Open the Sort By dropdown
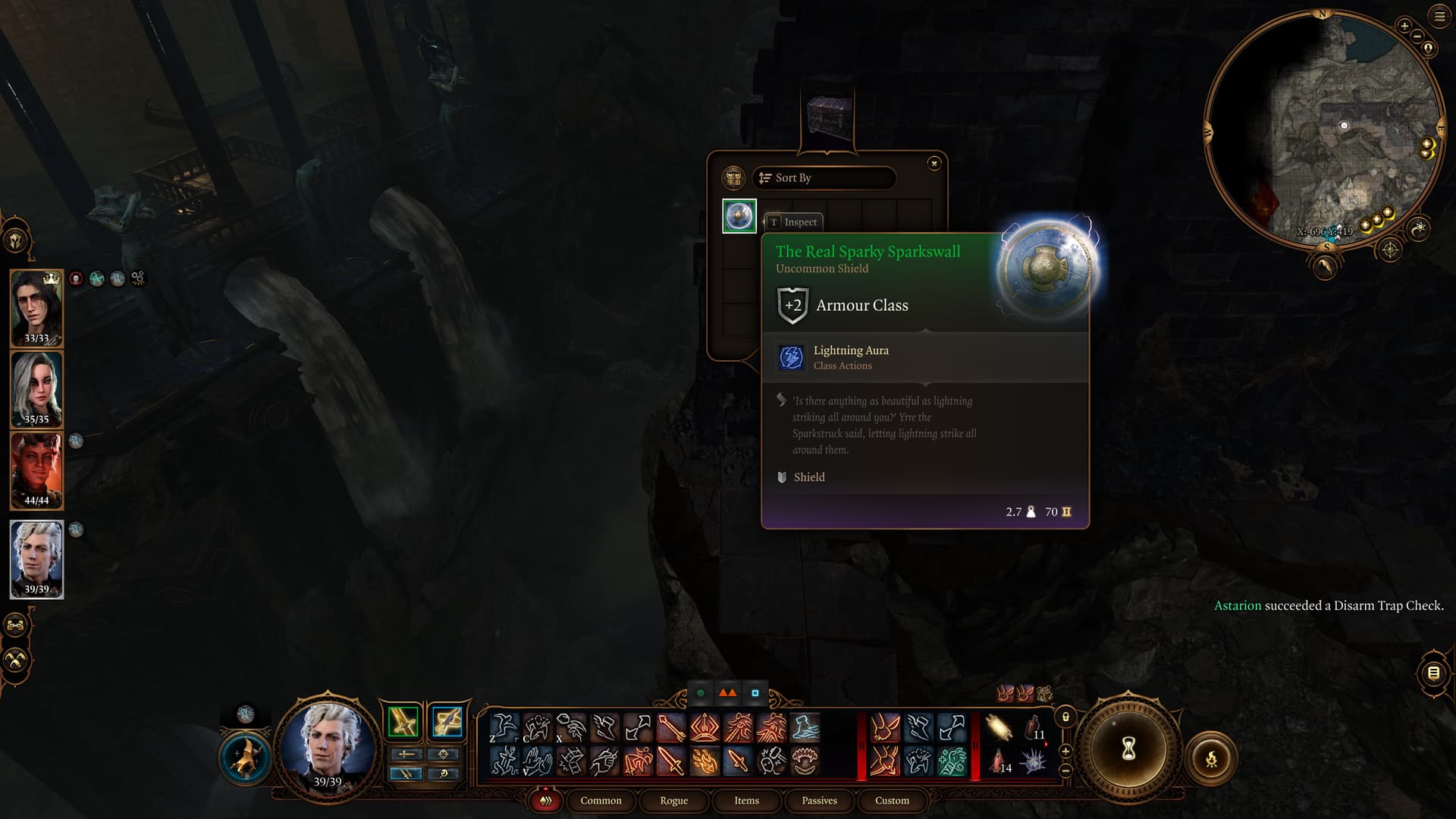Image resolution: width=1456 pixels, height=819 pixels. [x=824, y=178]
